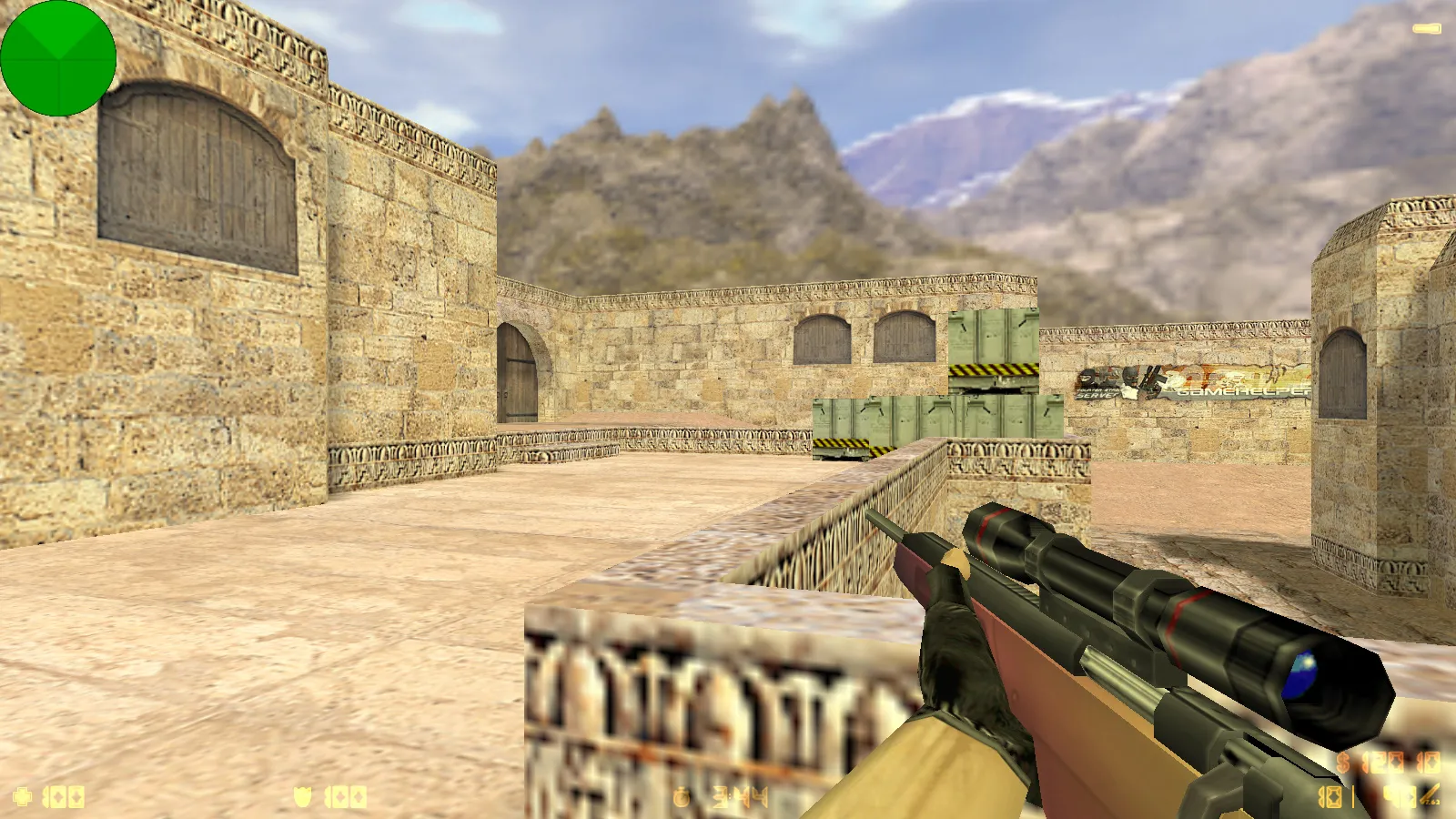The width and height of the screenshot is (1456, 819).
Task: Click the 7.62 ammo type icon
Action: pos(1431,796)
